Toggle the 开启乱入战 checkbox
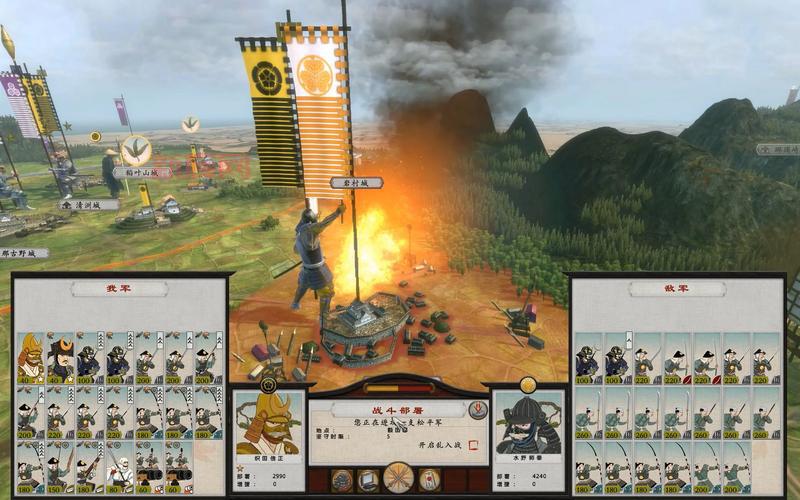 (473, 443)
